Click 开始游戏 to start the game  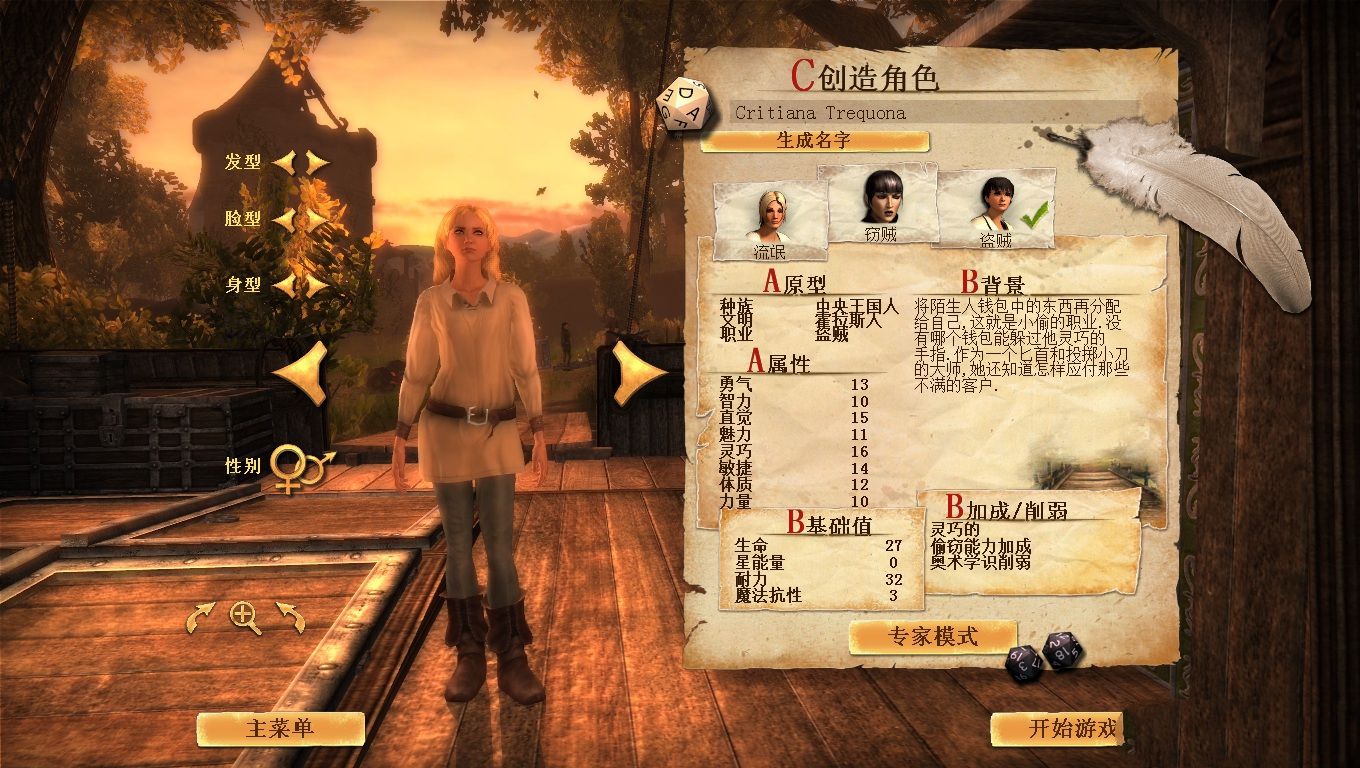pyautogui.click(x=1055, y=729)
